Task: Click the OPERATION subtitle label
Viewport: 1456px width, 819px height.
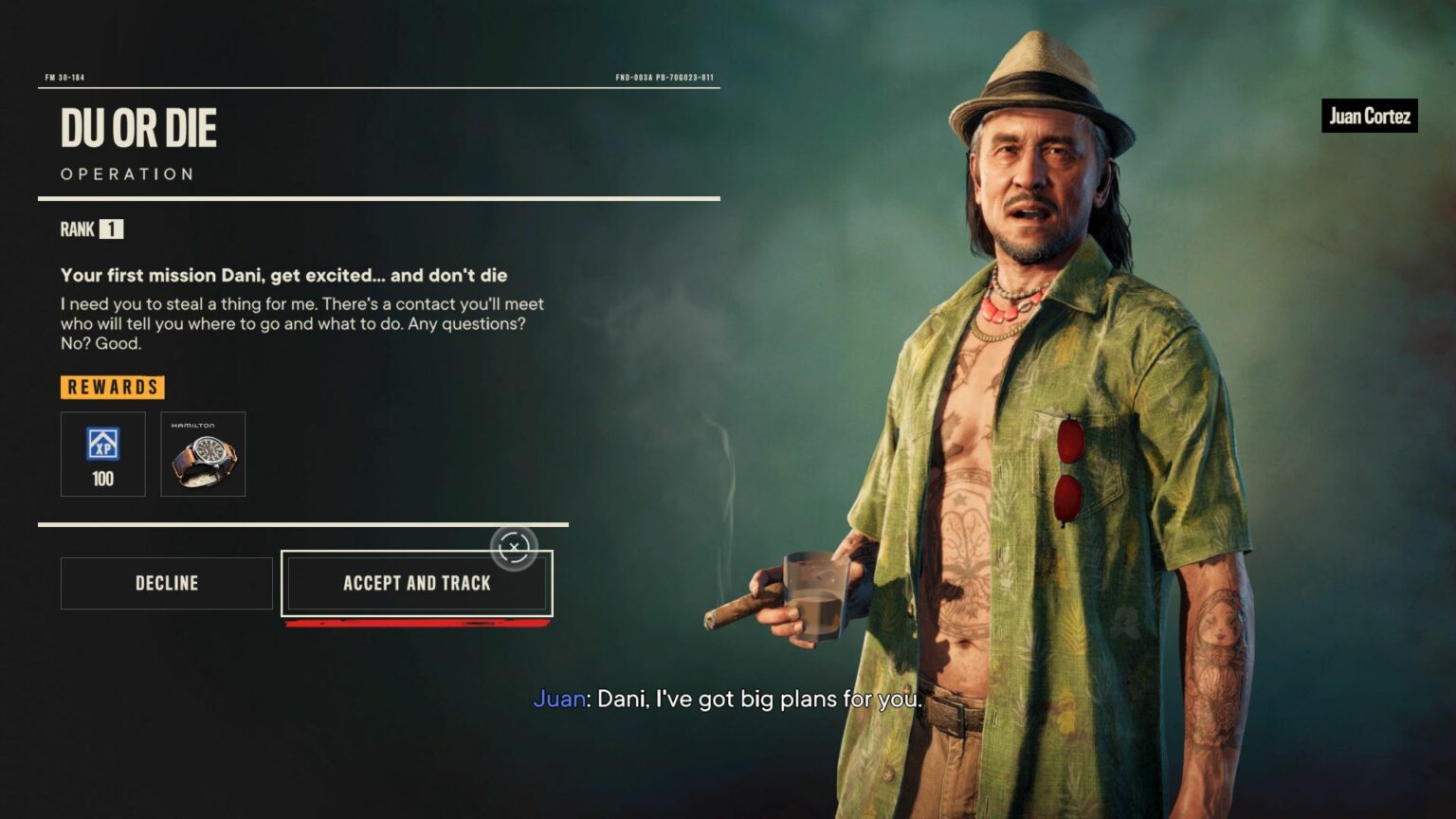Action: (x=127, y=173)
